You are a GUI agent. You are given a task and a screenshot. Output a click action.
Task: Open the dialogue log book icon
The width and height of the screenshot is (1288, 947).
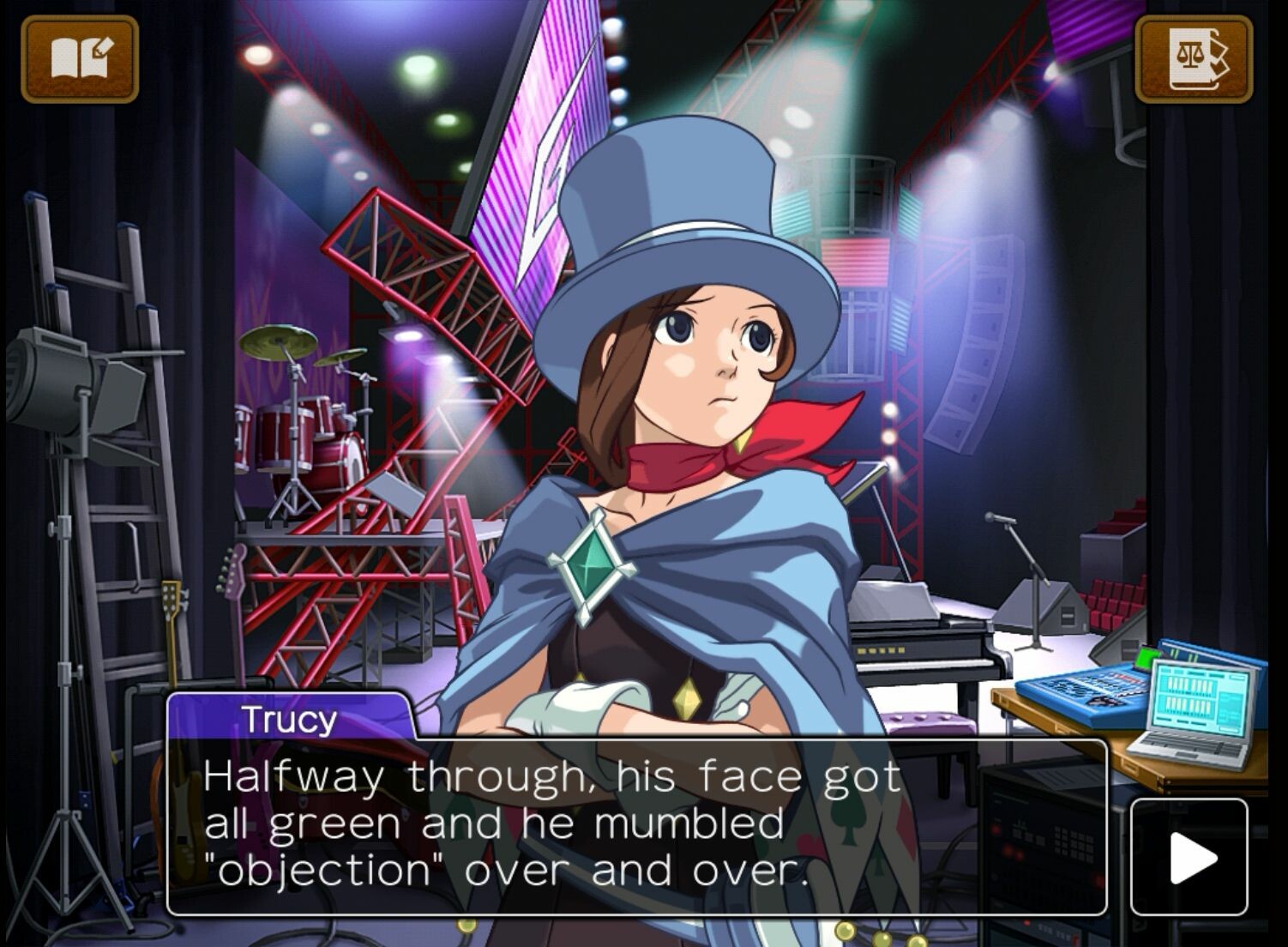click(80, 59)
